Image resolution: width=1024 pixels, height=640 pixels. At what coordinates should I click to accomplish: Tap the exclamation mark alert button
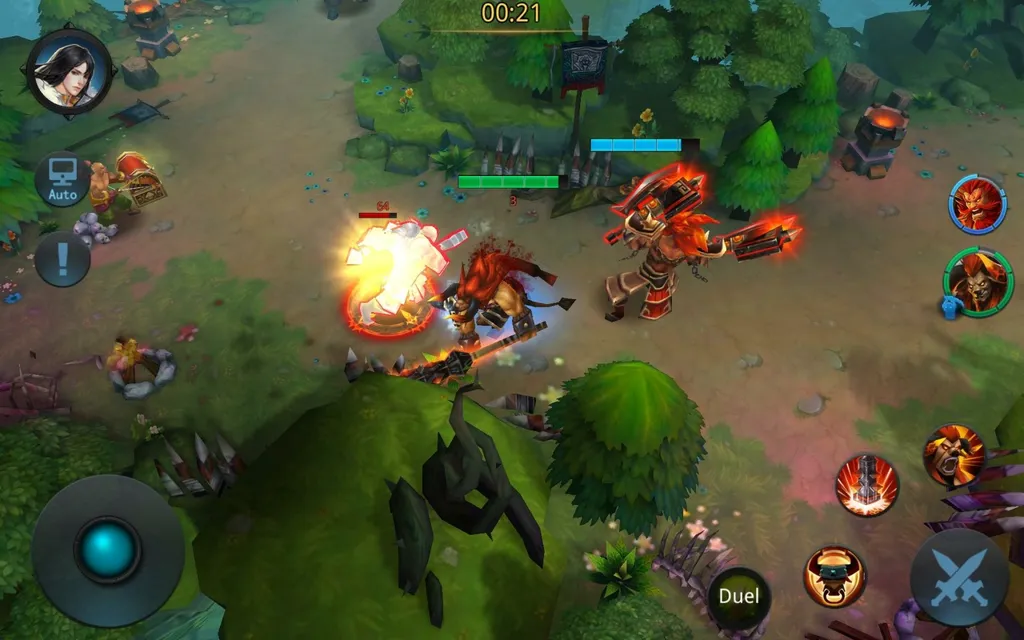pyautogui.click(x=62, y=259)
